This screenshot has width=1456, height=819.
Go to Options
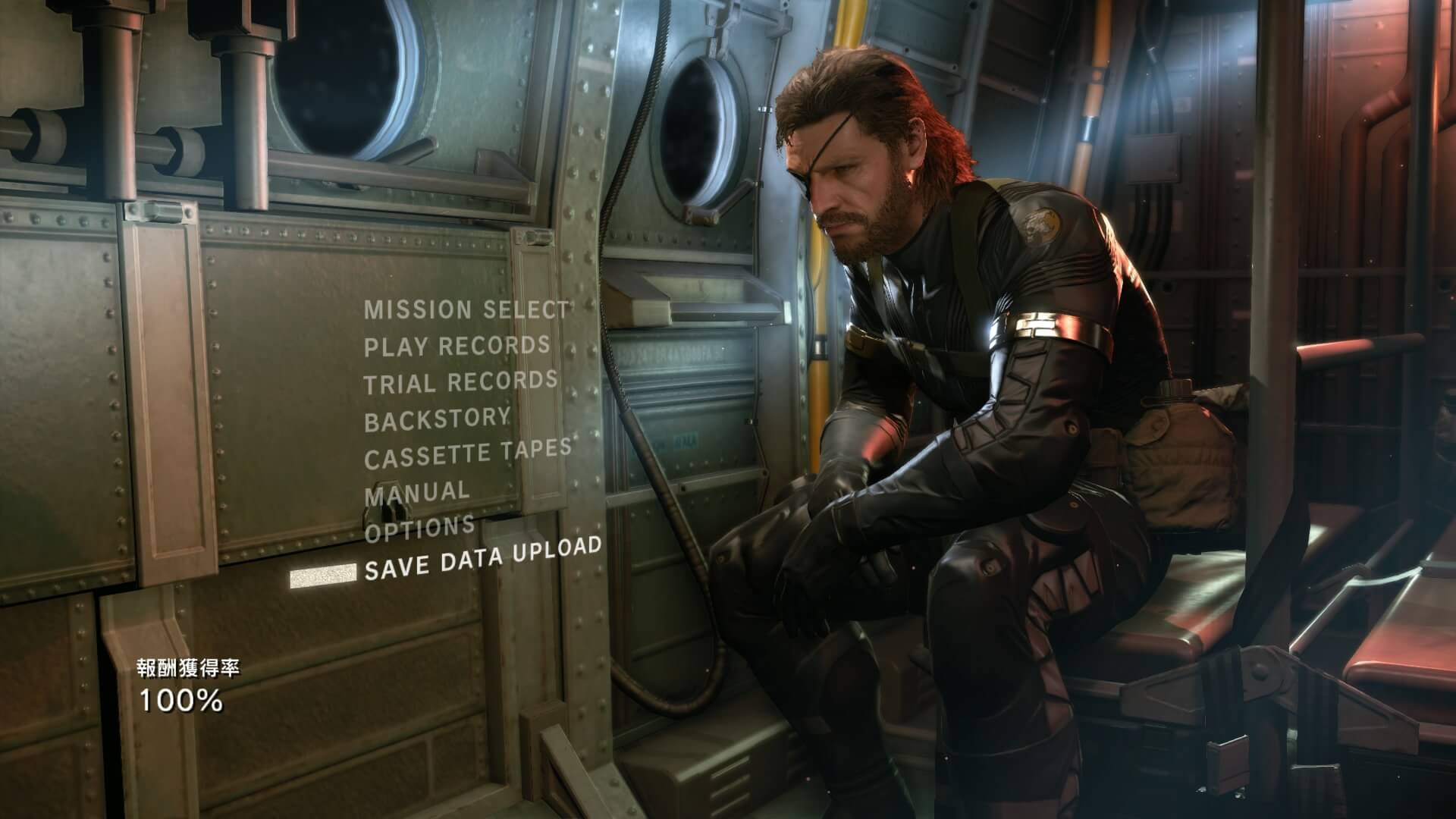pyautogui.click(x=419, y=529)
